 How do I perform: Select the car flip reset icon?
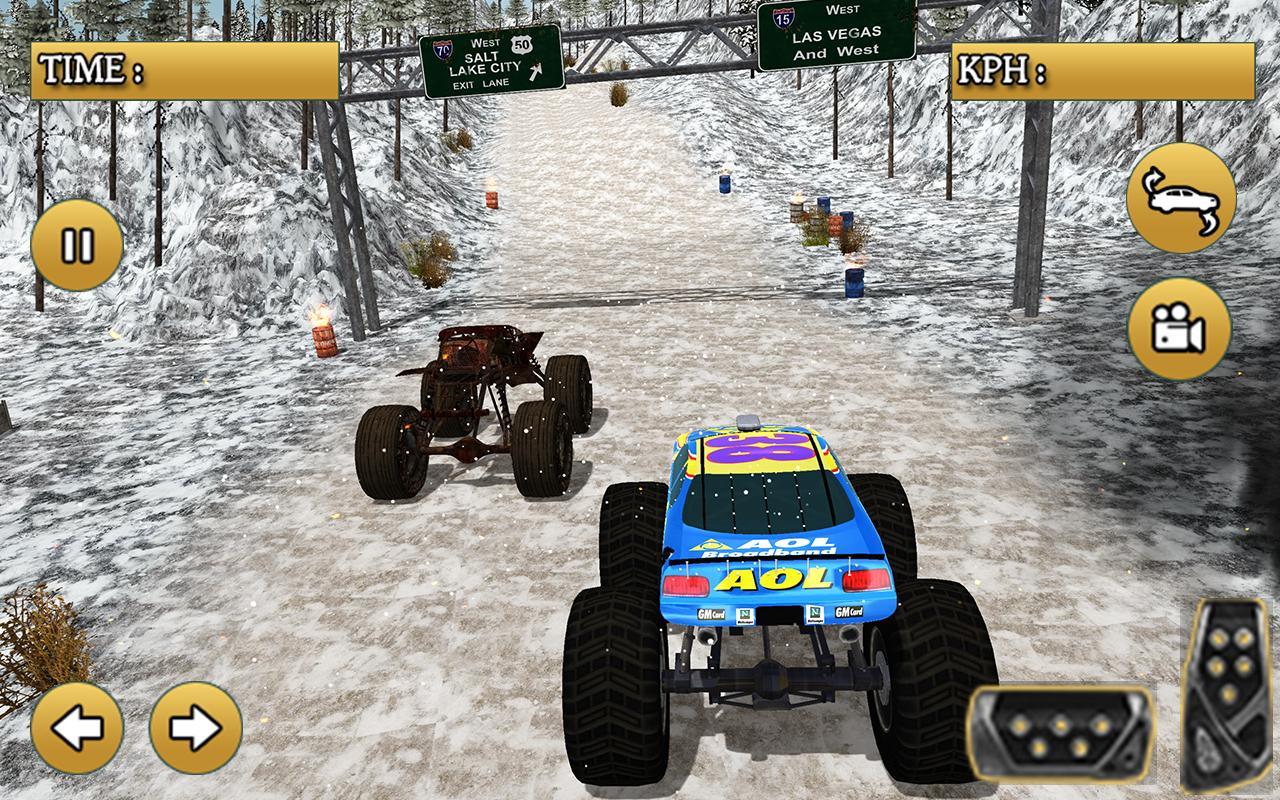[1184, 198]
